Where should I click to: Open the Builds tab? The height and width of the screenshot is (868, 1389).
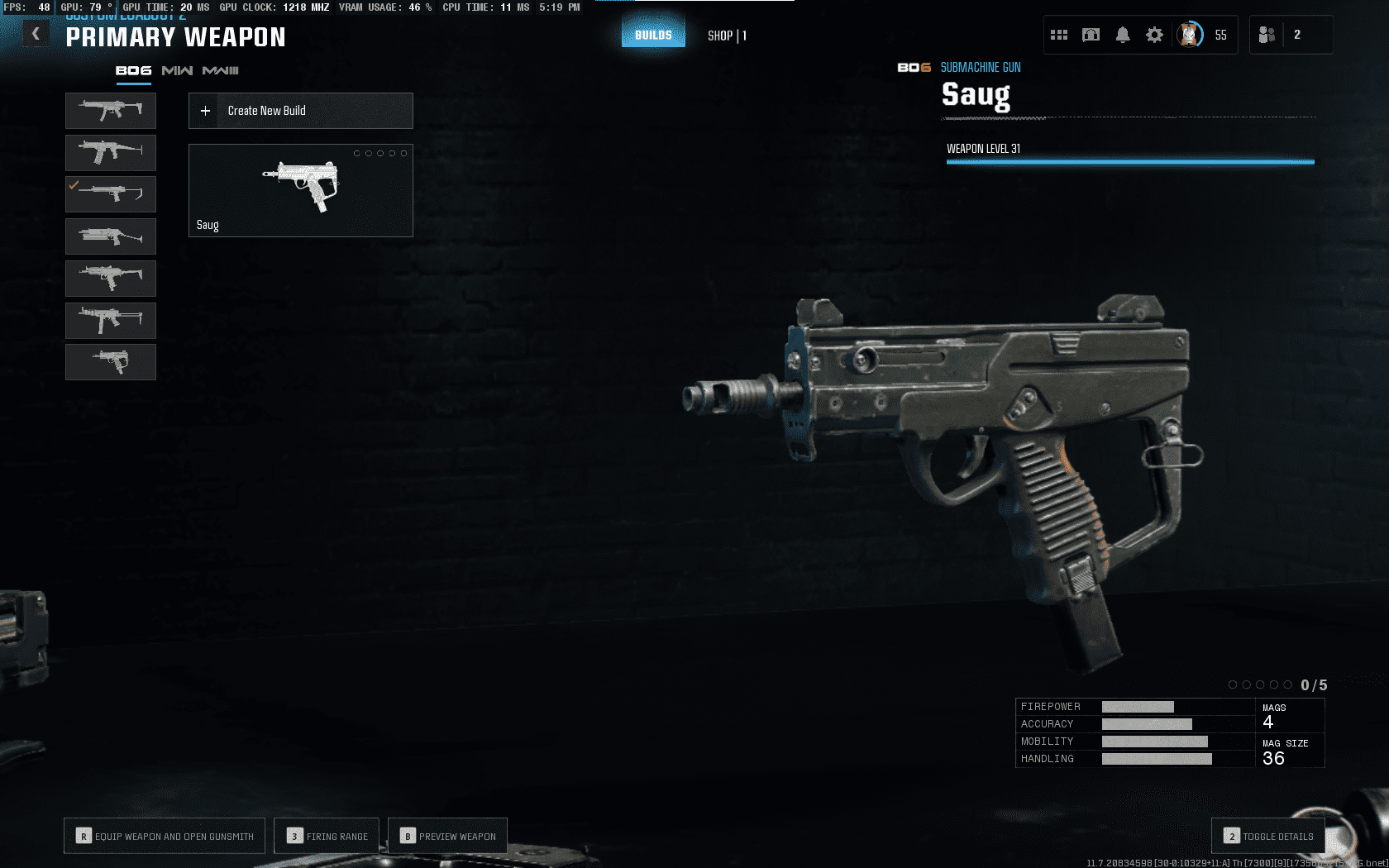(653, 35)
